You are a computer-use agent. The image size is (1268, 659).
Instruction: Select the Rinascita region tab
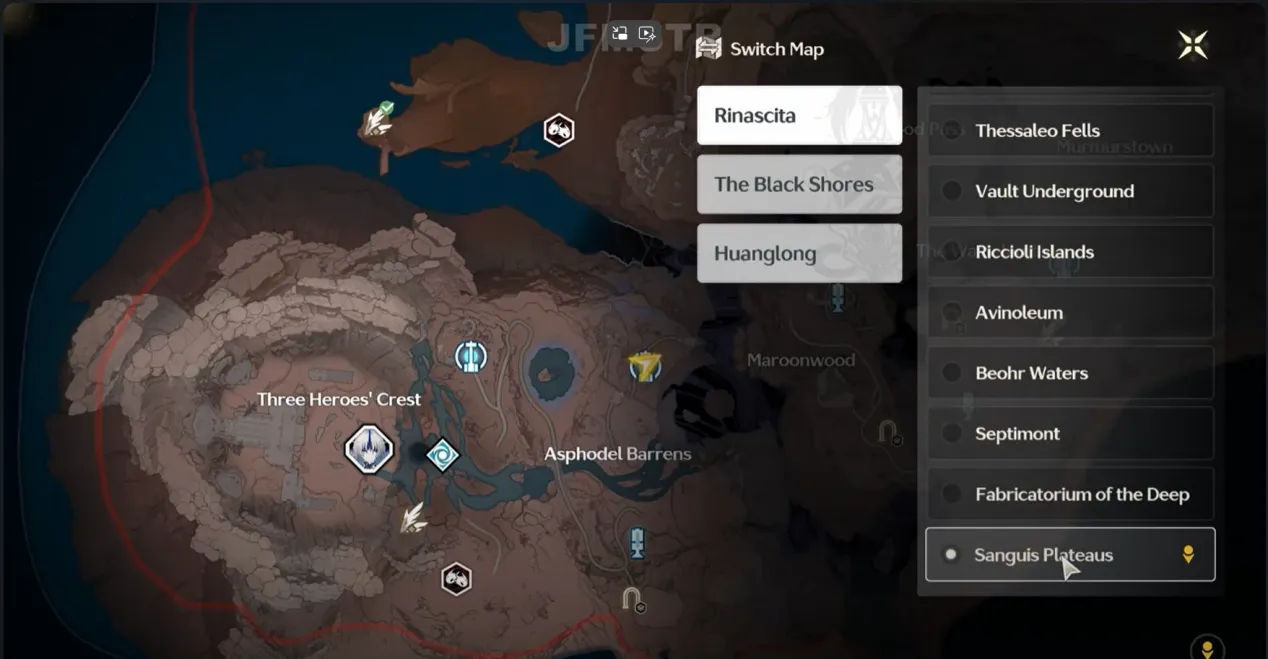point(799,115)
